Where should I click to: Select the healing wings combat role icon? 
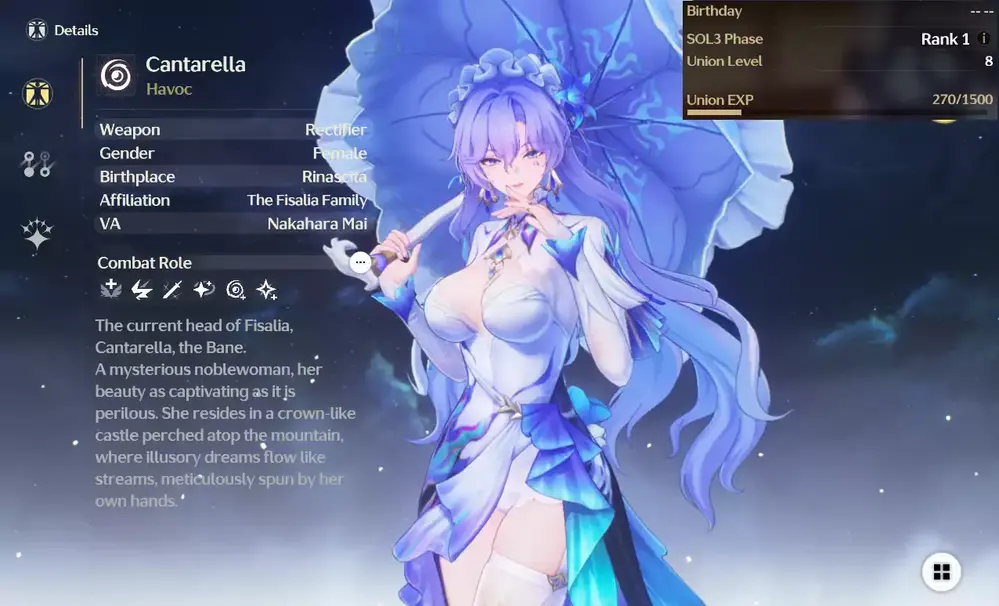coord(110,290)
